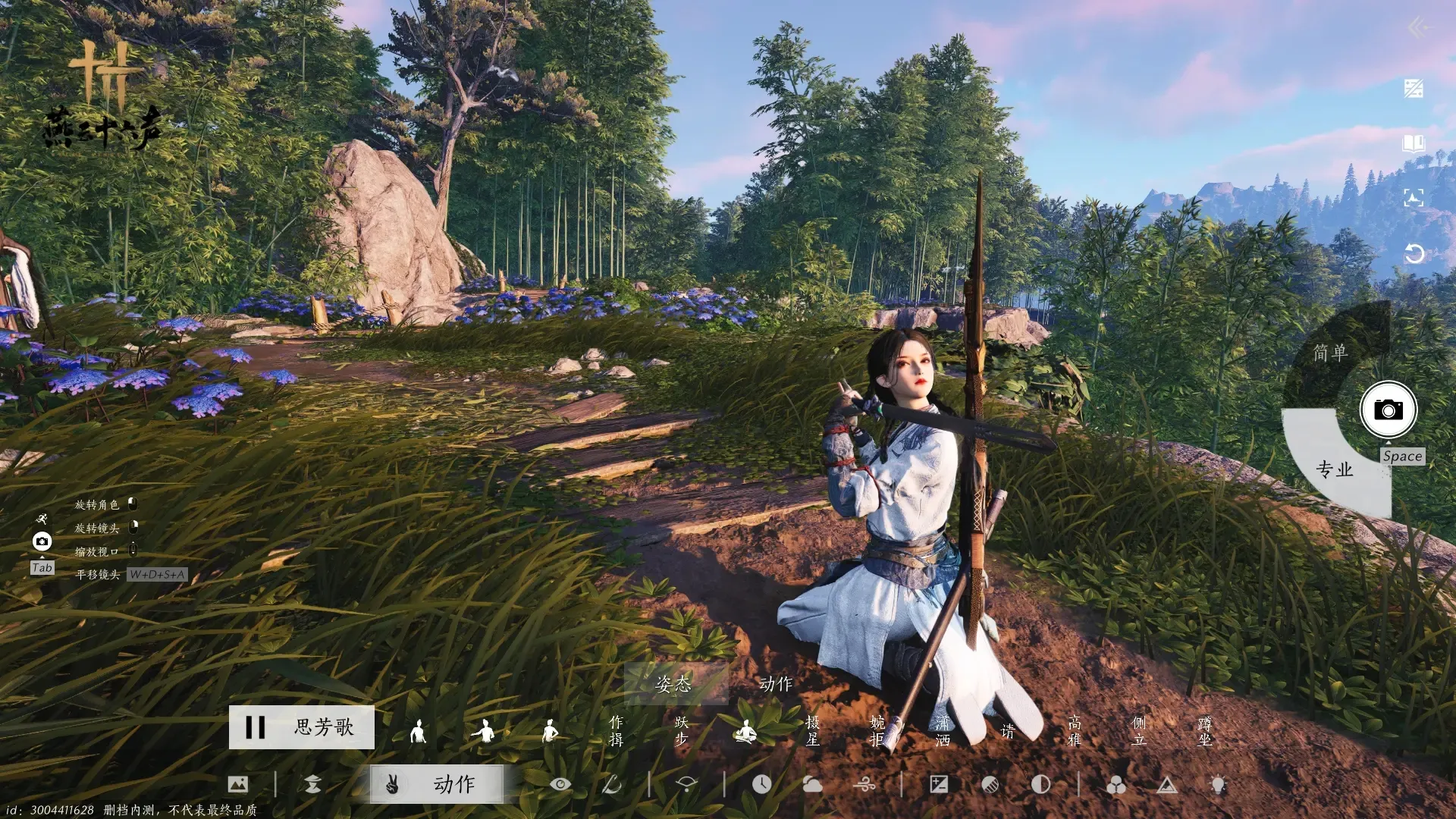Click the focus frame icon
Viewport: 1456px width, 819px height.
(x=1414, y=199)
